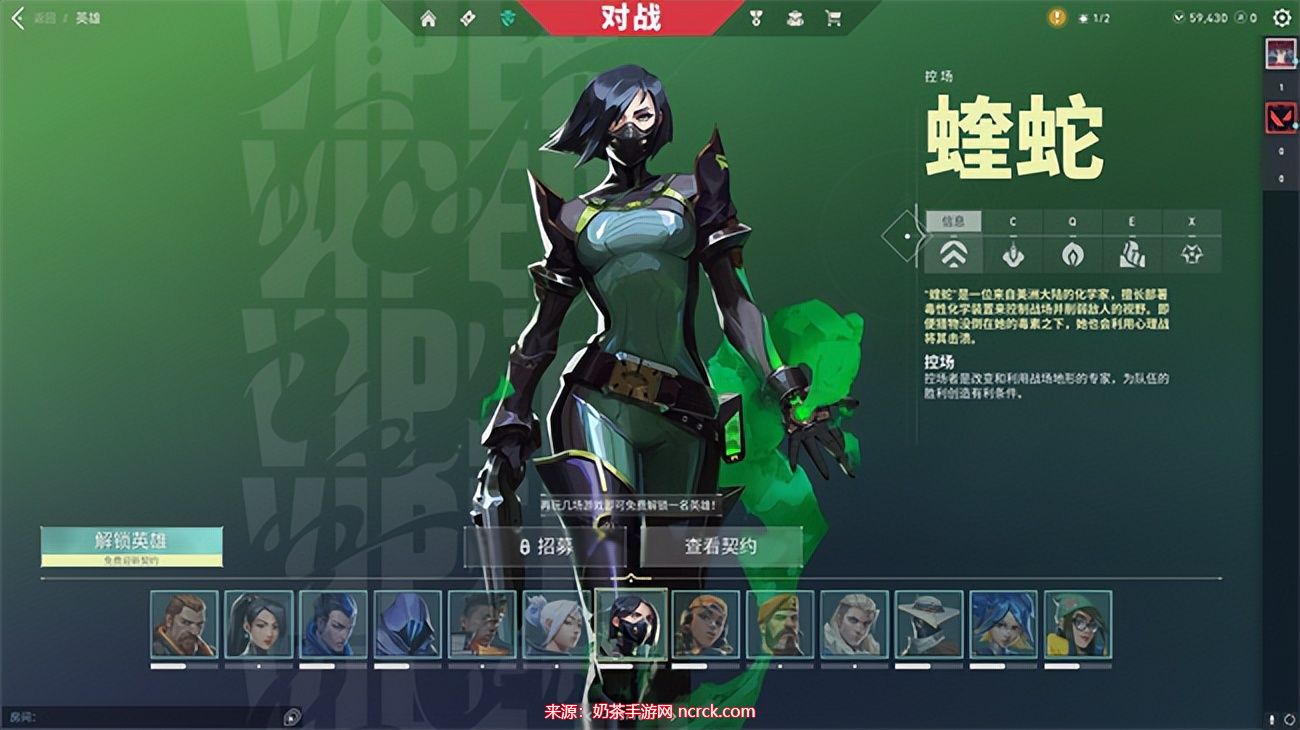1300x730 pixels.
Task: Click the yellow exclamation alert icon
Action: 1057,18
